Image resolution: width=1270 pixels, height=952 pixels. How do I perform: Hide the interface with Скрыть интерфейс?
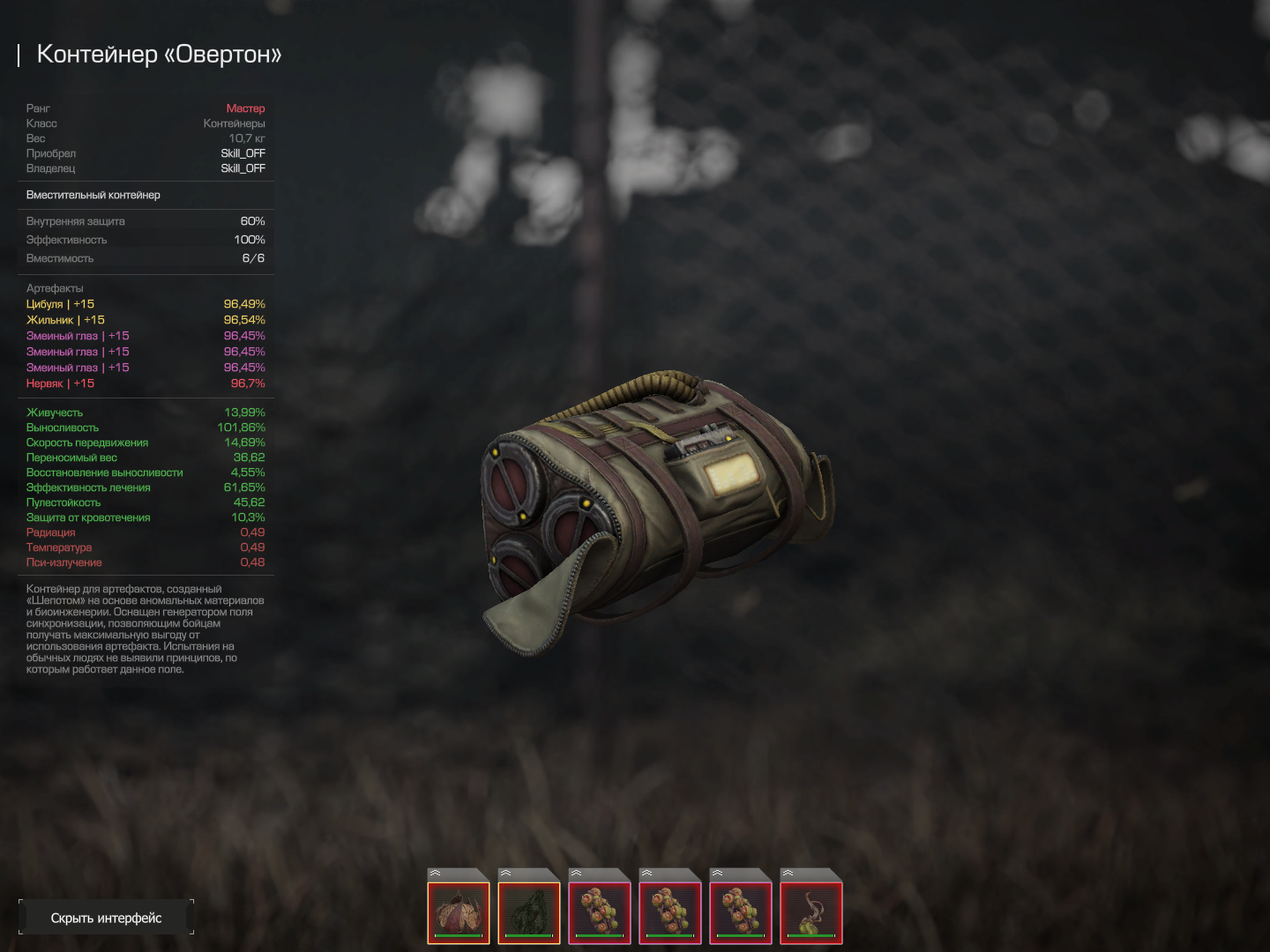tap(106, 918)
